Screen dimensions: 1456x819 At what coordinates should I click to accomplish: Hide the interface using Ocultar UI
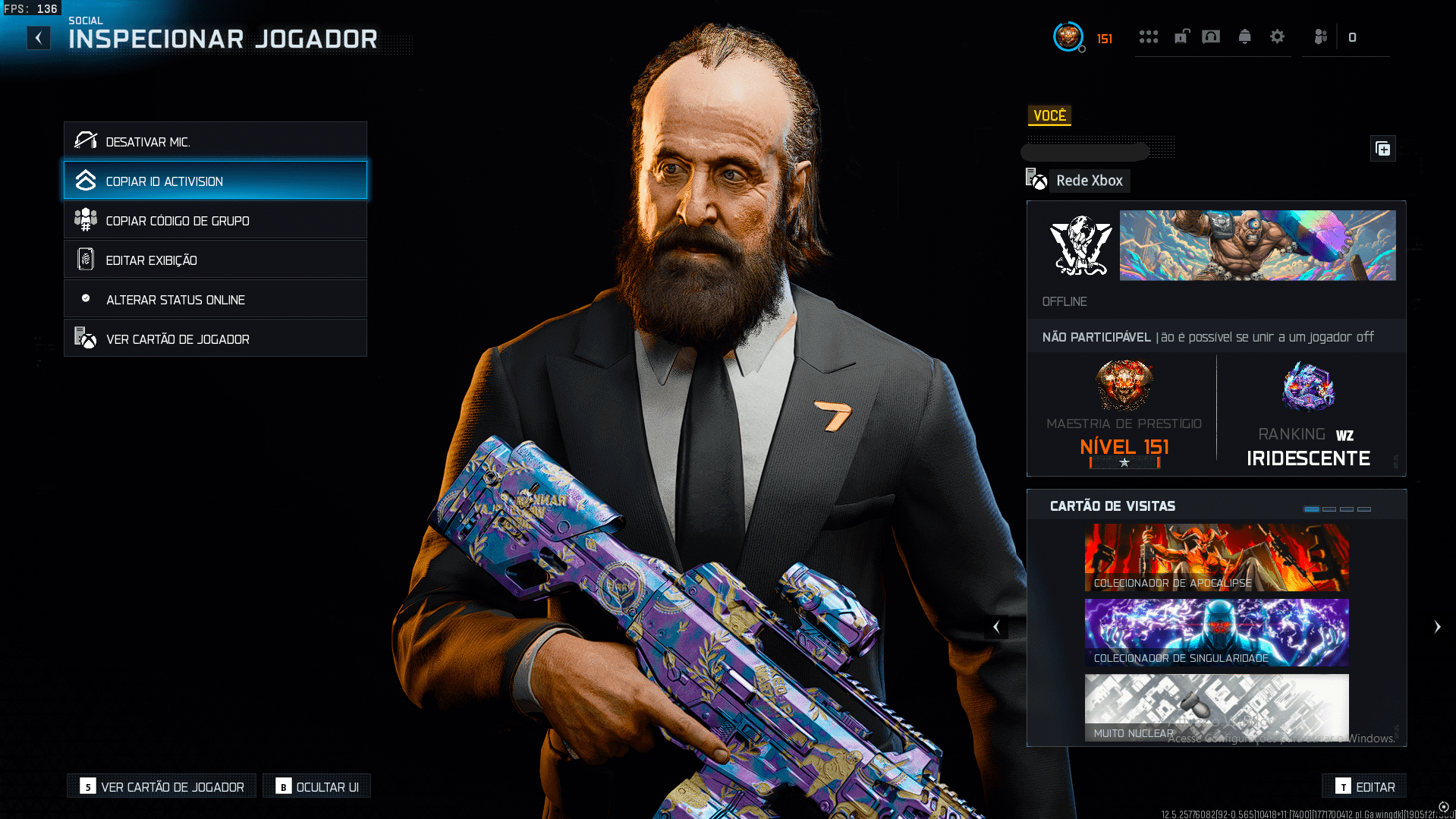tap(316, 786)
